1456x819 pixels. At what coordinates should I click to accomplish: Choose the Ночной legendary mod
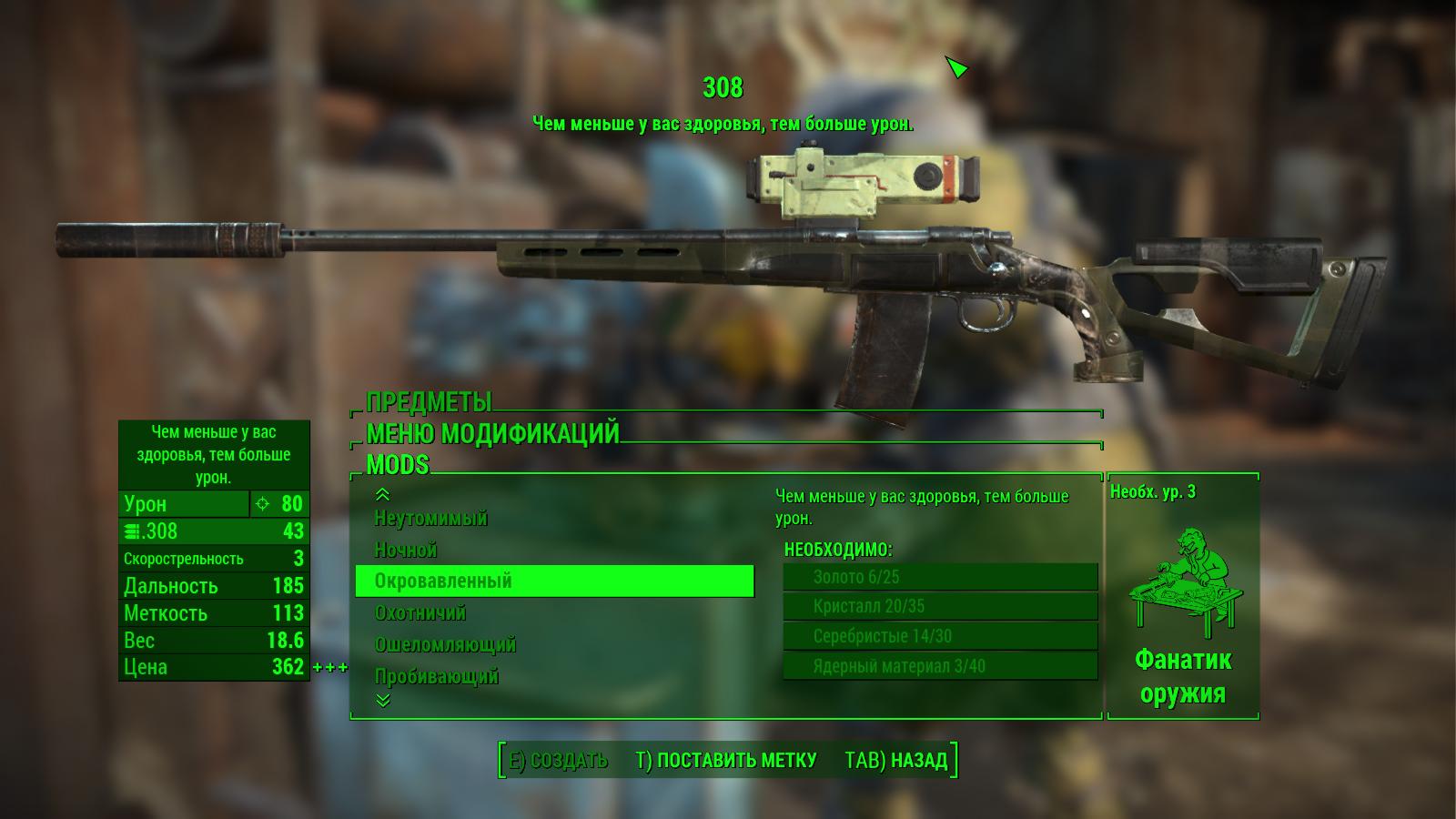click(x=406, y=551)
